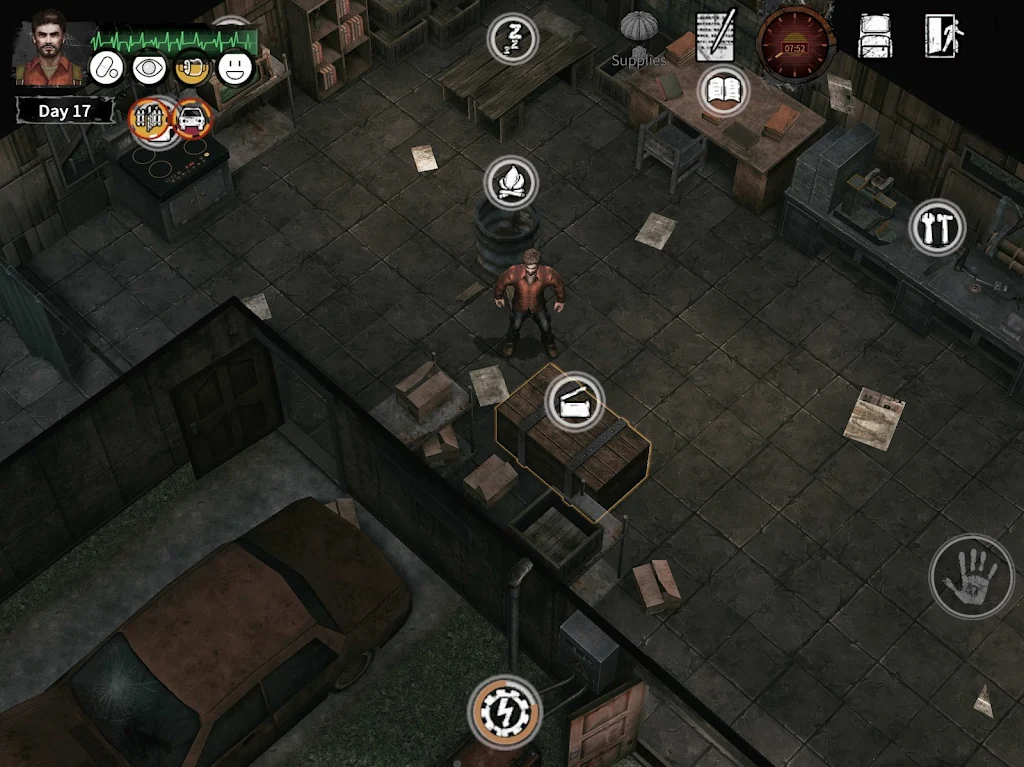This screenshot has height=767, width=1024.
Task: Select the fence buff icon
Action: 150,118
